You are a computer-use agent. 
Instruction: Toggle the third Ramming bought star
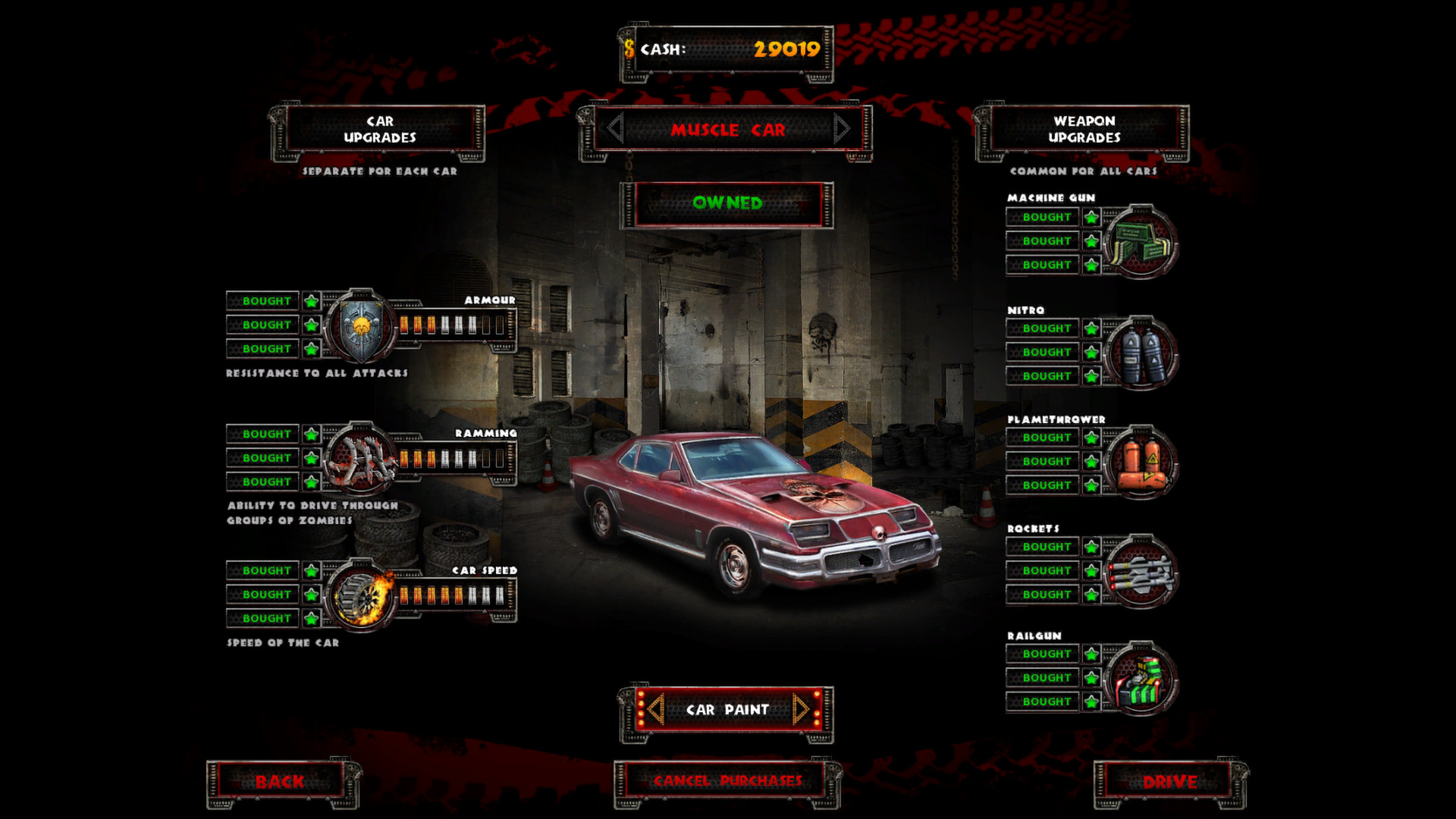310,482
